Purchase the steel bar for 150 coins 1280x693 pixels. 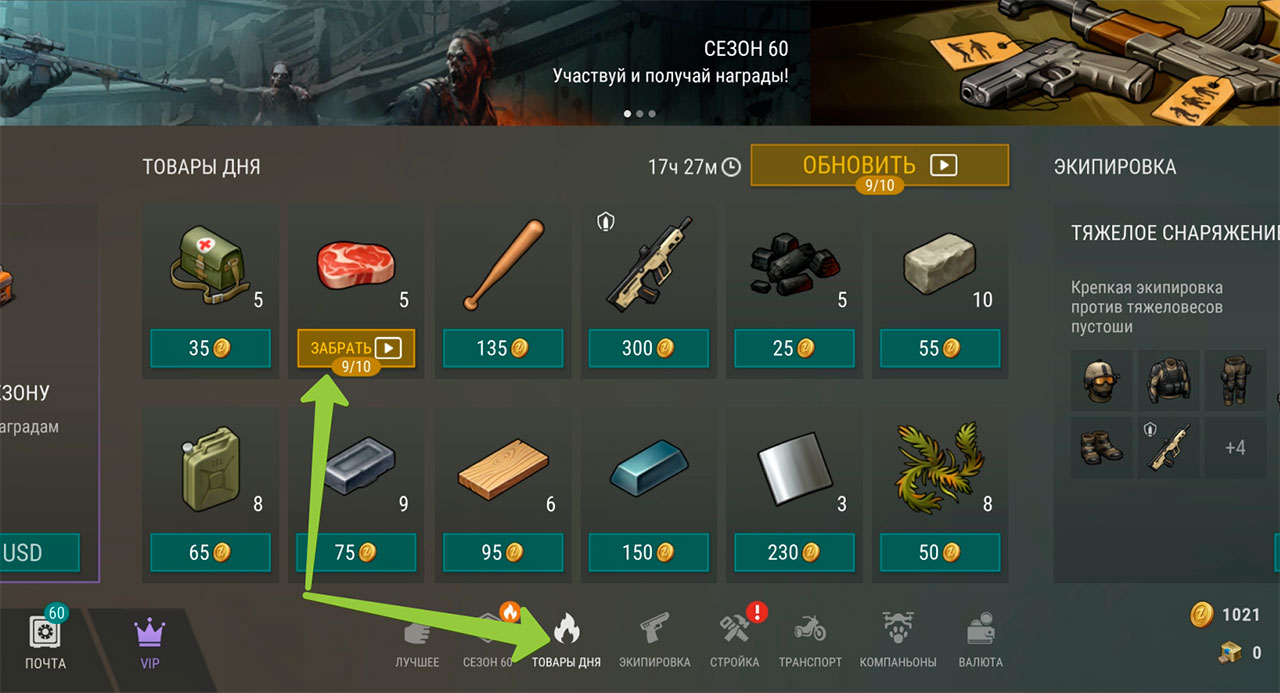(x=648, y=552)
